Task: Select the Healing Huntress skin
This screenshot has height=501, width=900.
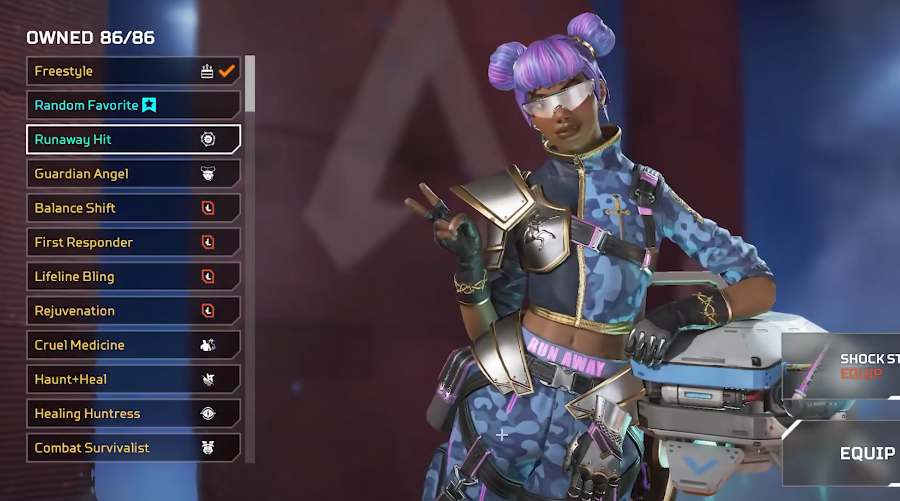Action: 133,413
